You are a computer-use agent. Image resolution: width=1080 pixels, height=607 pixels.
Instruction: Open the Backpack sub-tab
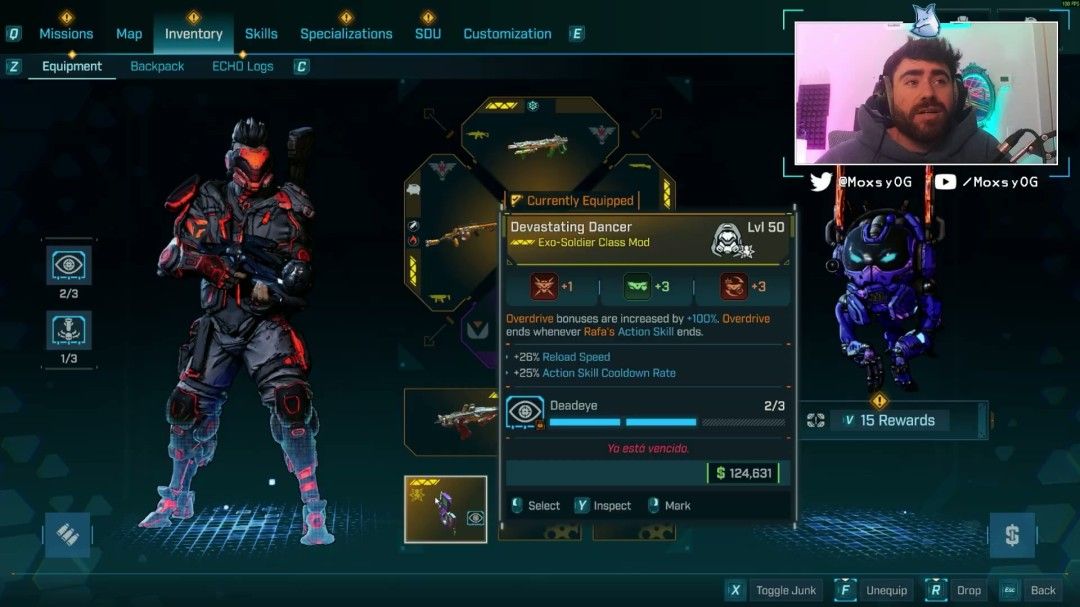[157, 67]
